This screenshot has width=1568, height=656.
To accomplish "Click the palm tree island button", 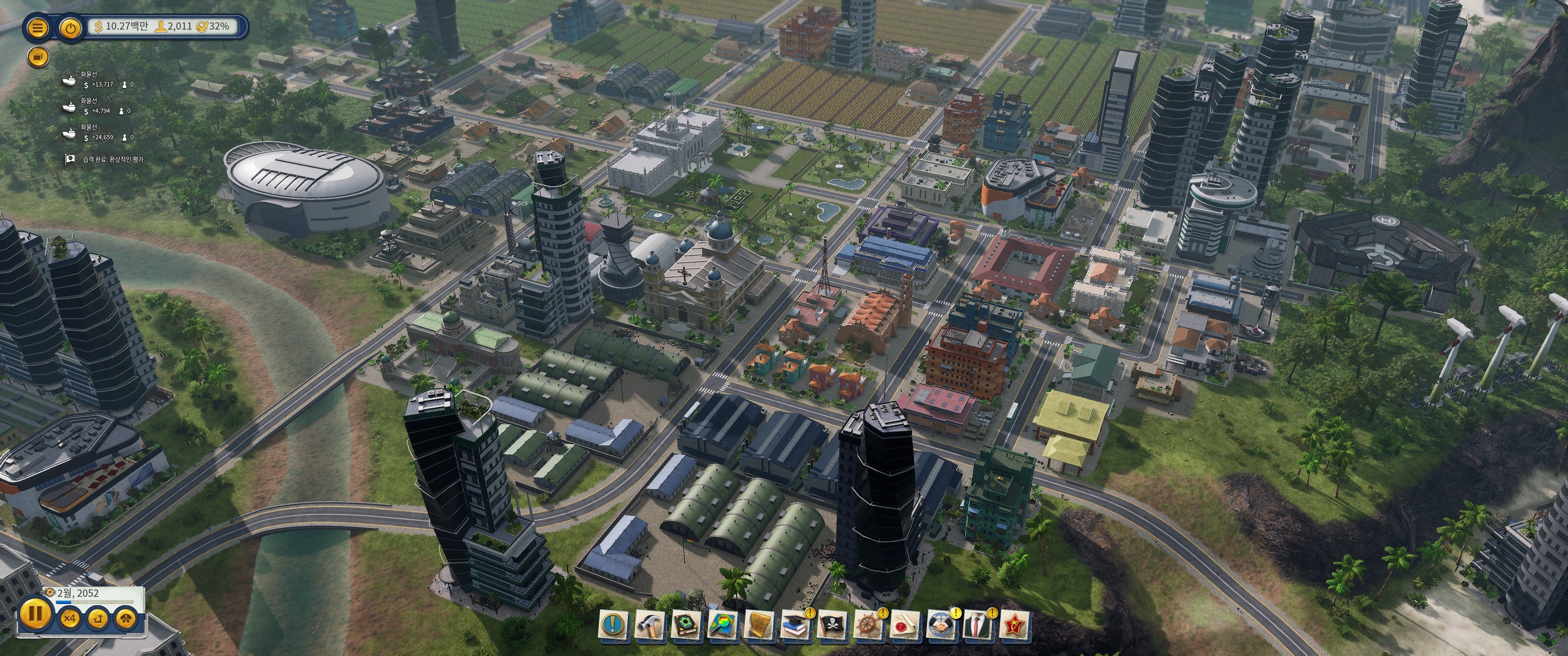I will 98,619.
